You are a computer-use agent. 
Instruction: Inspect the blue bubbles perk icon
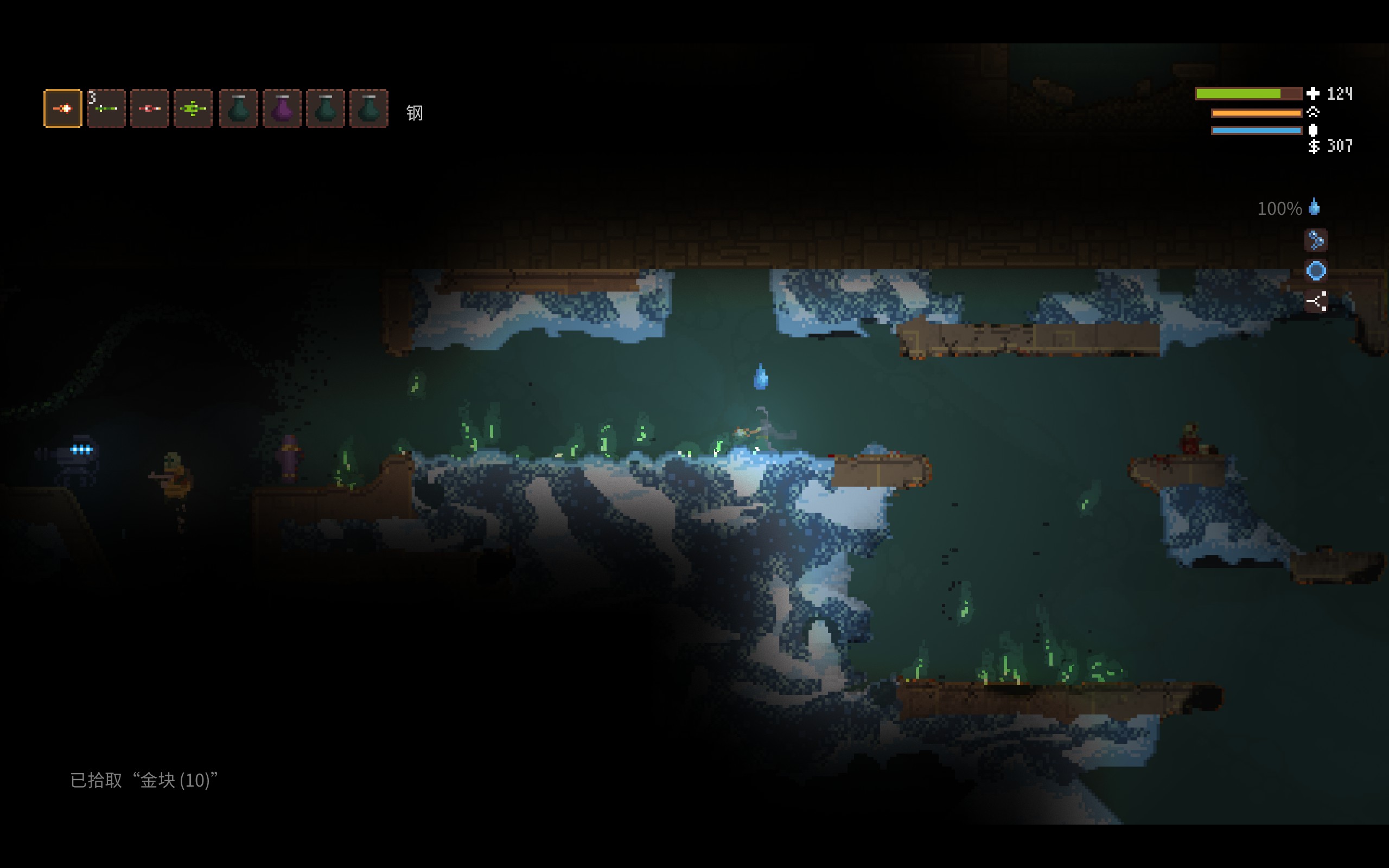click(1316, 240)
